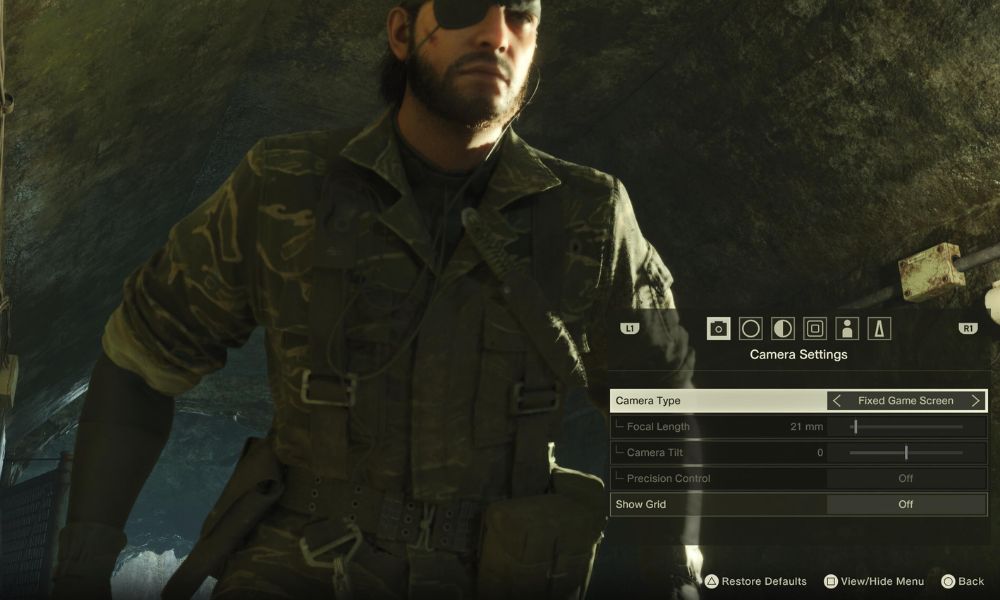1000x600 pixels.
Task: Toggle the Show Grid Off value
Action: click(905, 505)
